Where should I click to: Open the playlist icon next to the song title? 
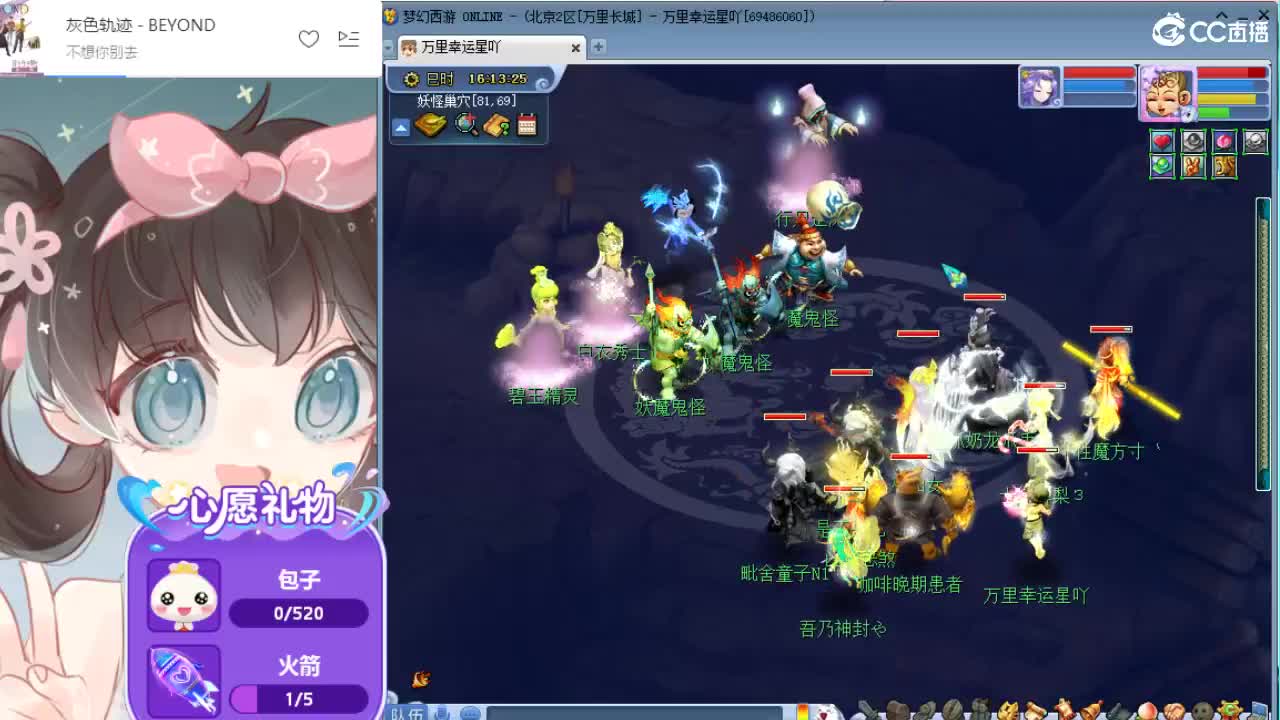(x=348, y=38)
